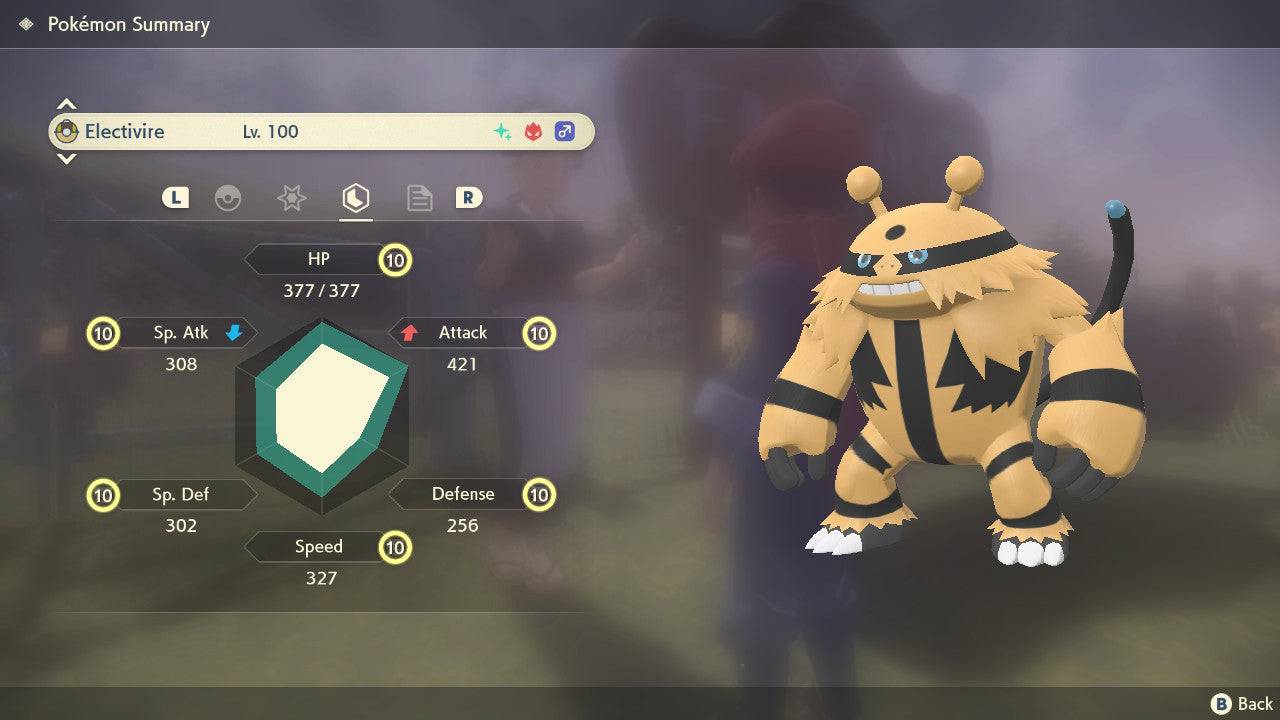Click the red alpha mark icon
Viewport: 1280px width, 720px height.
click(533, 131)
